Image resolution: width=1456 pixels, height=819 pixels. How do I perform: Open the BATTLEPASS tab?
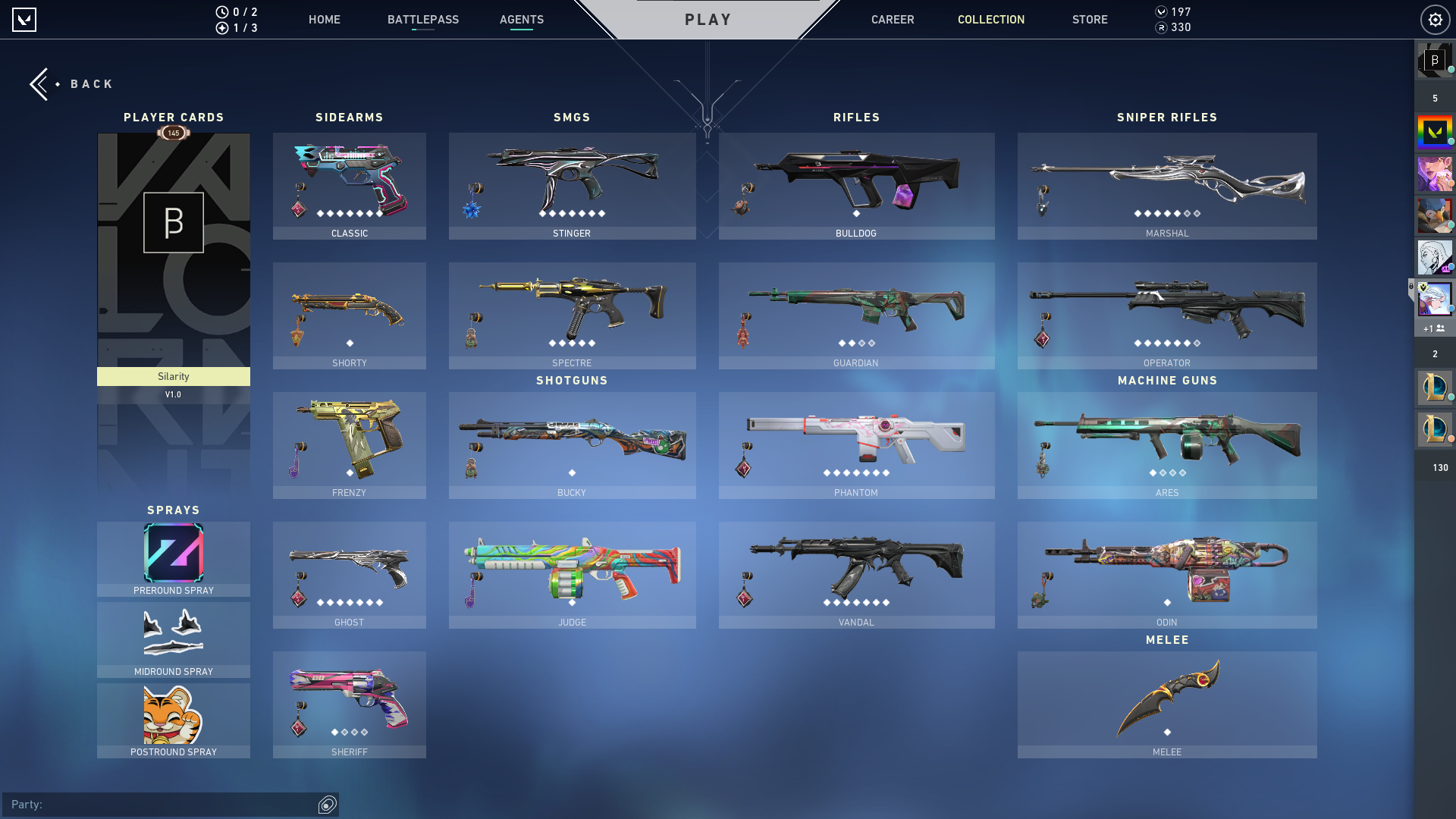point(423,20)
